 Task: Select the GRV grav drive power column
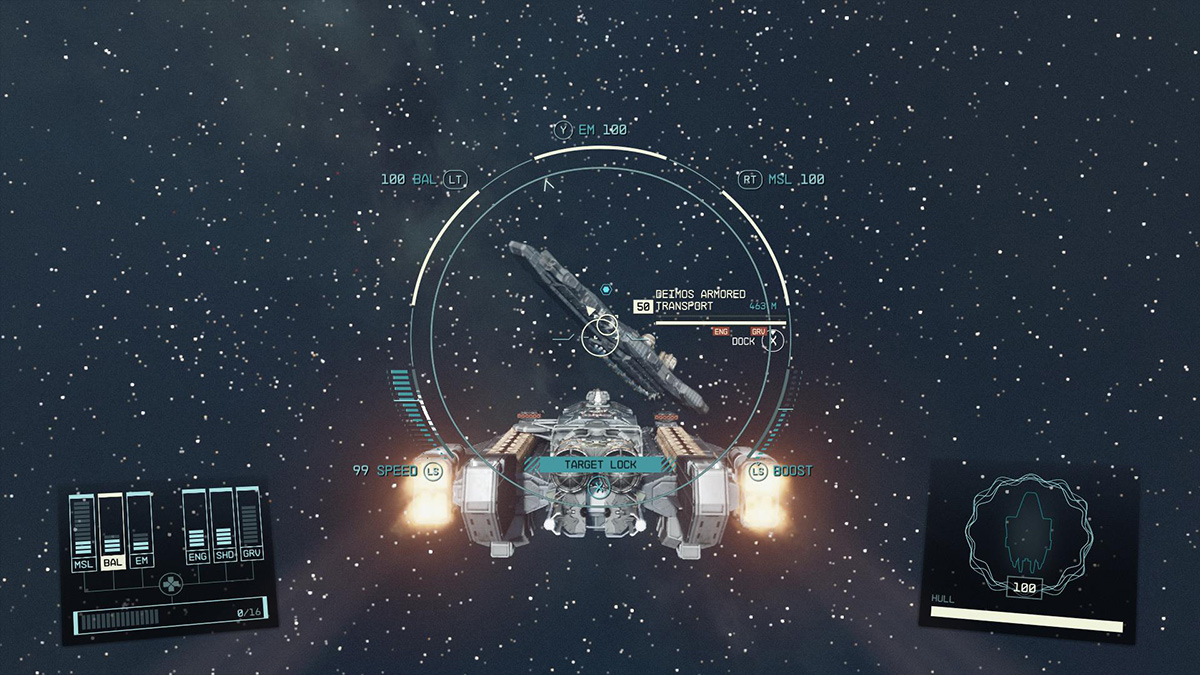pyautogui.click(x=250, y=526)
